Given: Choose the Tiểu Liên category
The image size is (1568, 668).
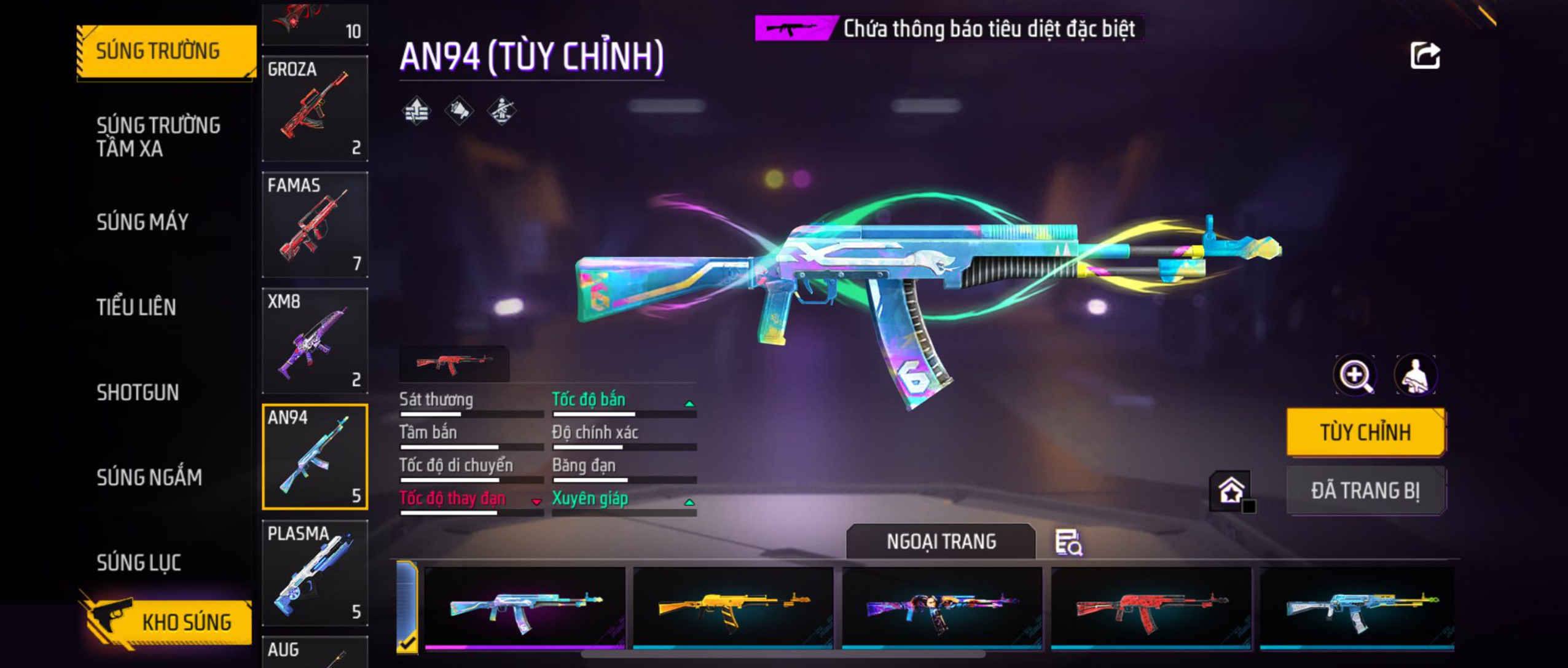Looking at the screenshot, I should point(136,307).
